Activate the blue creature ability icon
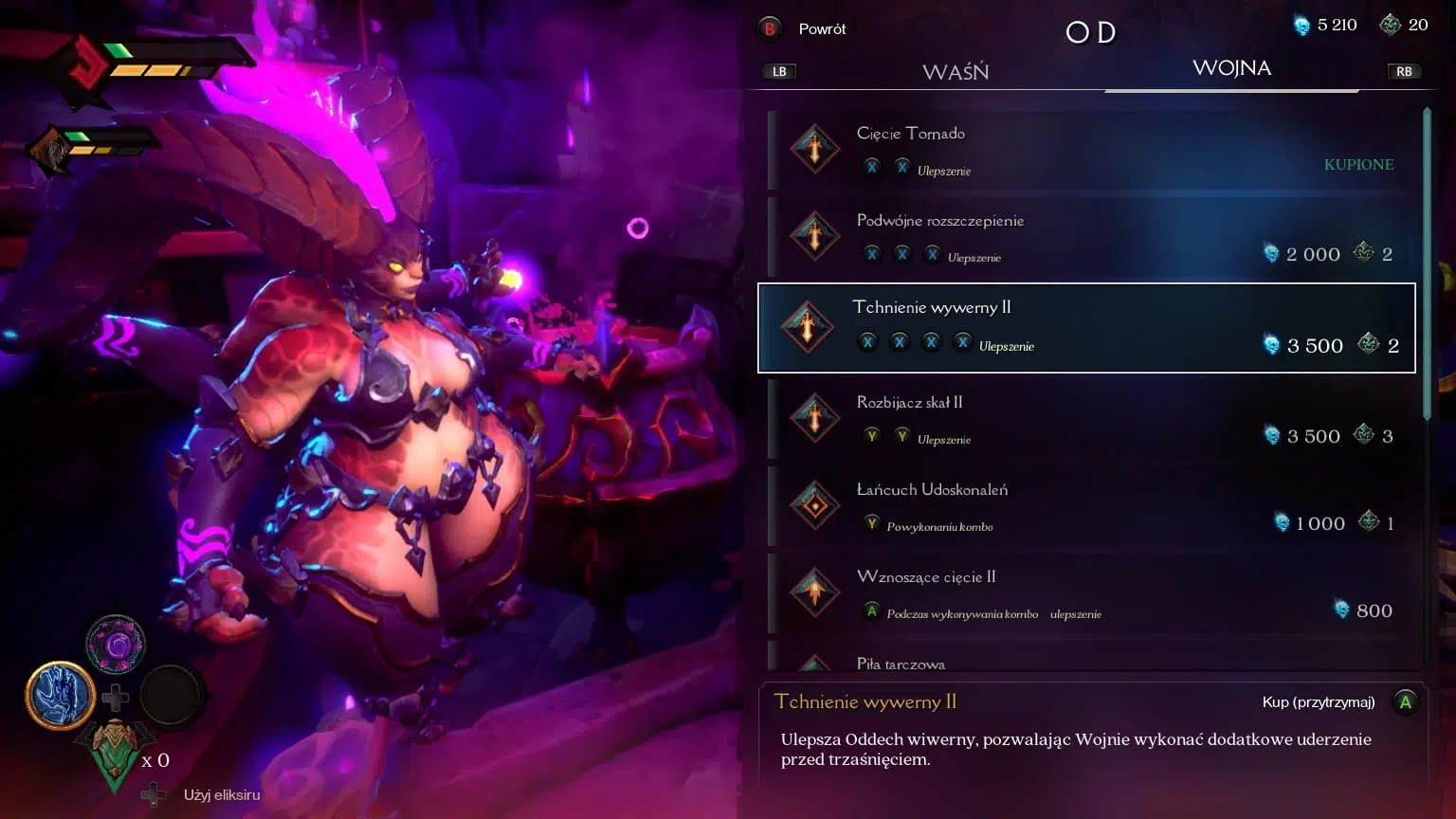This screenshot has height=819, width=1456. (60, 696)
